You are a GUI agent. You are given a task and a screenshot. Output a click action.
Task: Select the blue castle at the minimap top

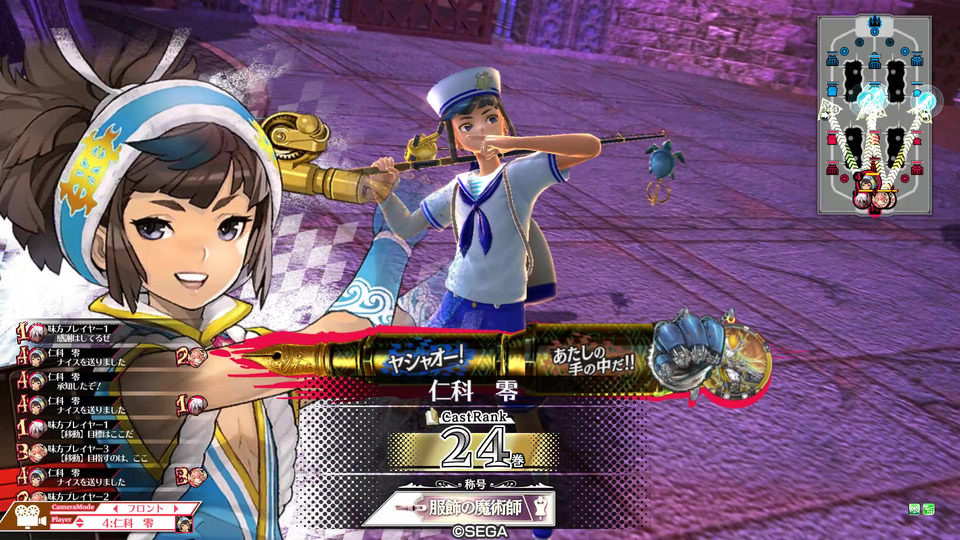(x=874, y=24)
